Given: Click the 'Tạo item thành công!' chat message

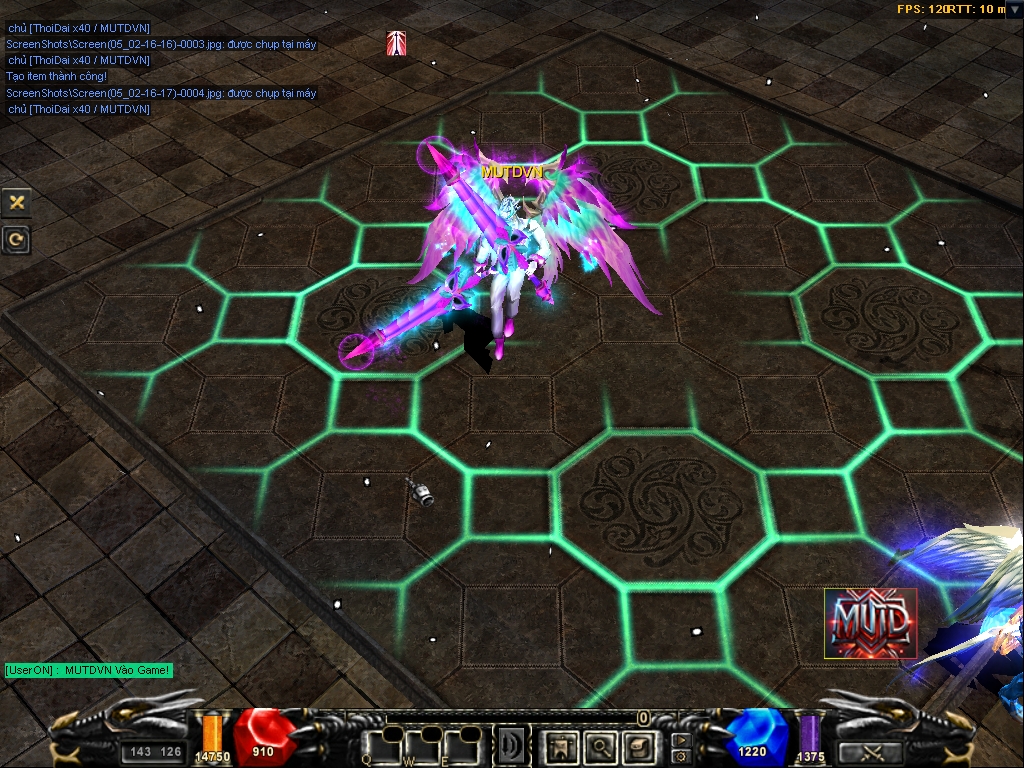Looking at the screenshot, I should (57, 76).
